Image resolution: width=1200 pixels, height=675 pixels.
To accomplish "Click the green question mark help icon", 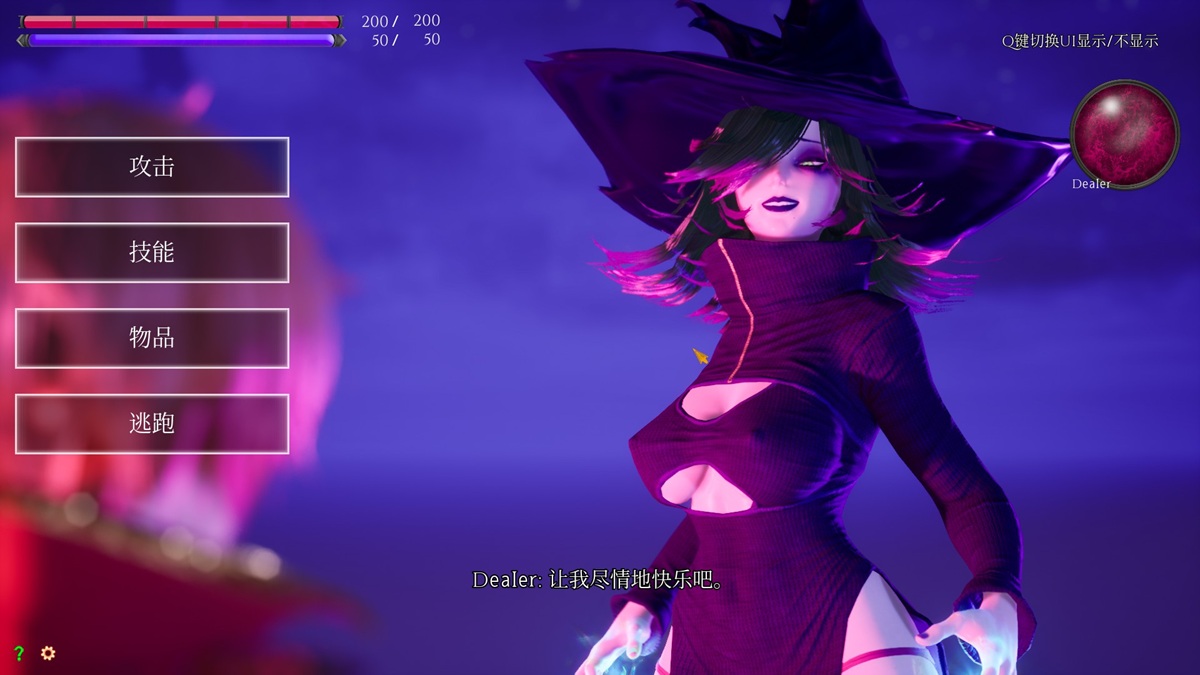I will (19, 654).
